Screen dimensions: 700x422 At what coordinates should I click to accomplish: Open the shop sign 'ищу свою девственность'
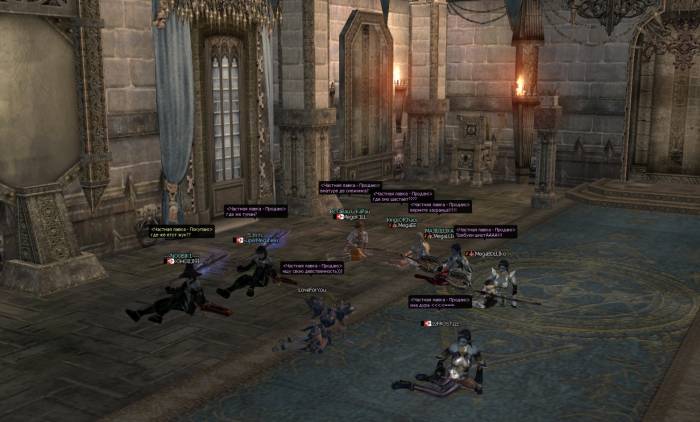tap(312, 268)
